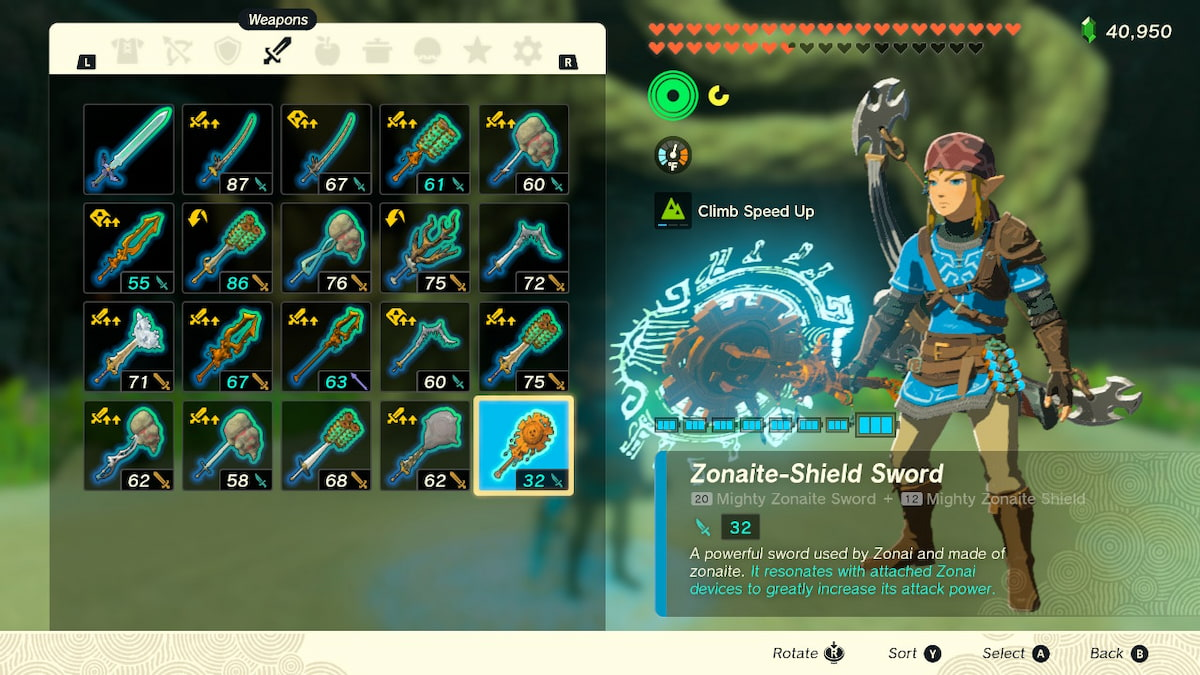
Task: Open the bows and arrows tab
Action: [x=177, y=52]
